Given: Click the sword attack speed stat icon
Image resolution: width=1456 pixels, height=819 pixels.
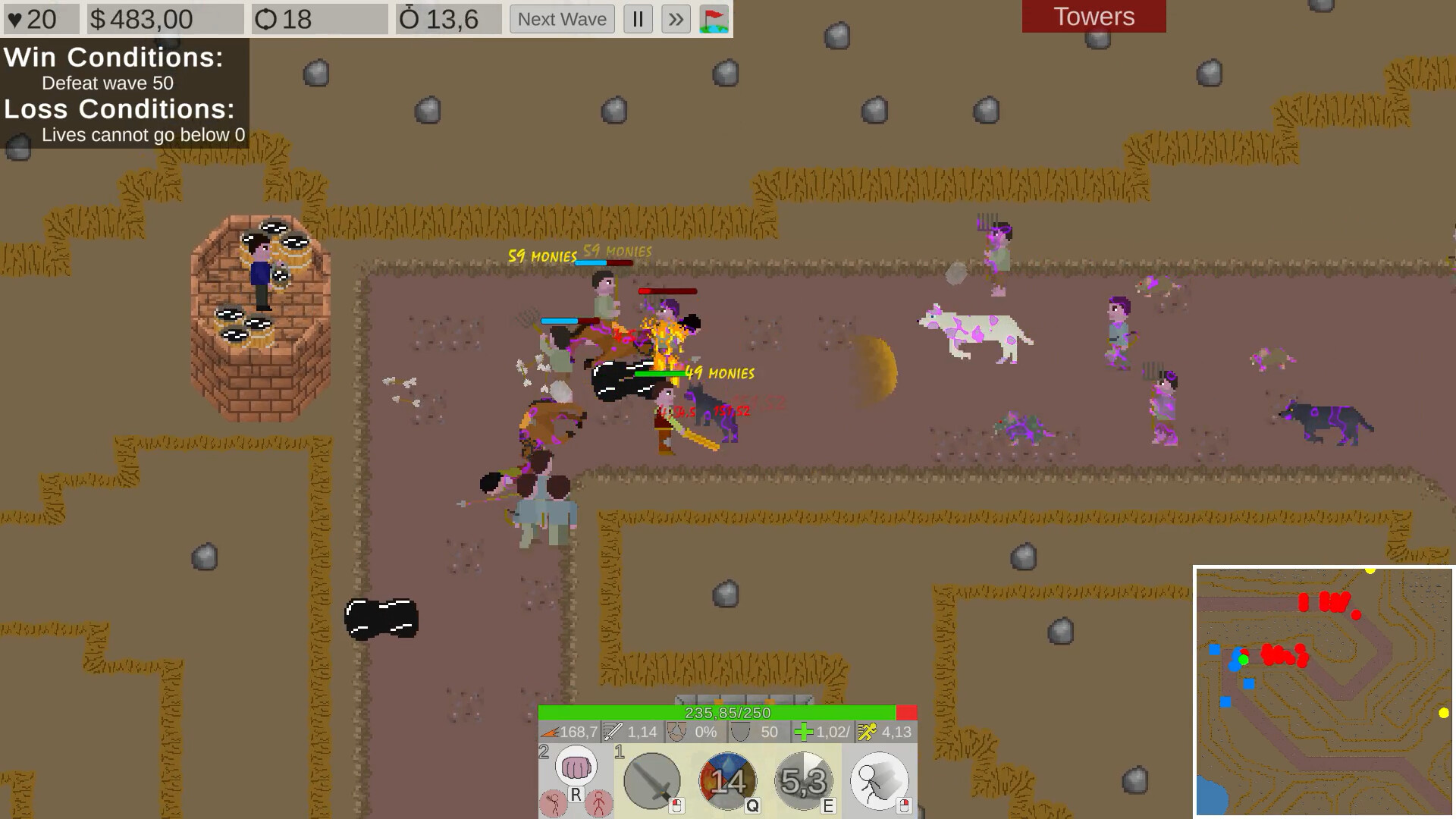Looking at the screenshot, I should [613, 733].
